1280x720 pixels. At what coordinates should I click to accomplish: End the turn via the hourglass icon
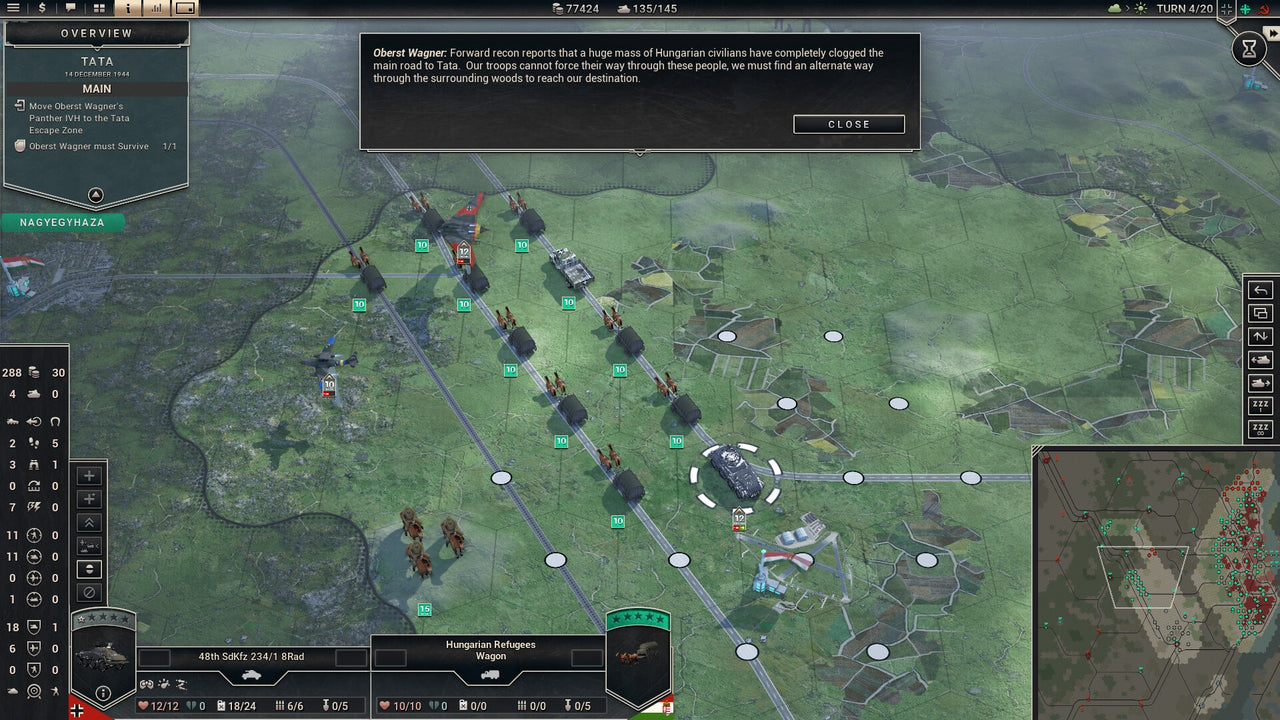coord(1248,47)
